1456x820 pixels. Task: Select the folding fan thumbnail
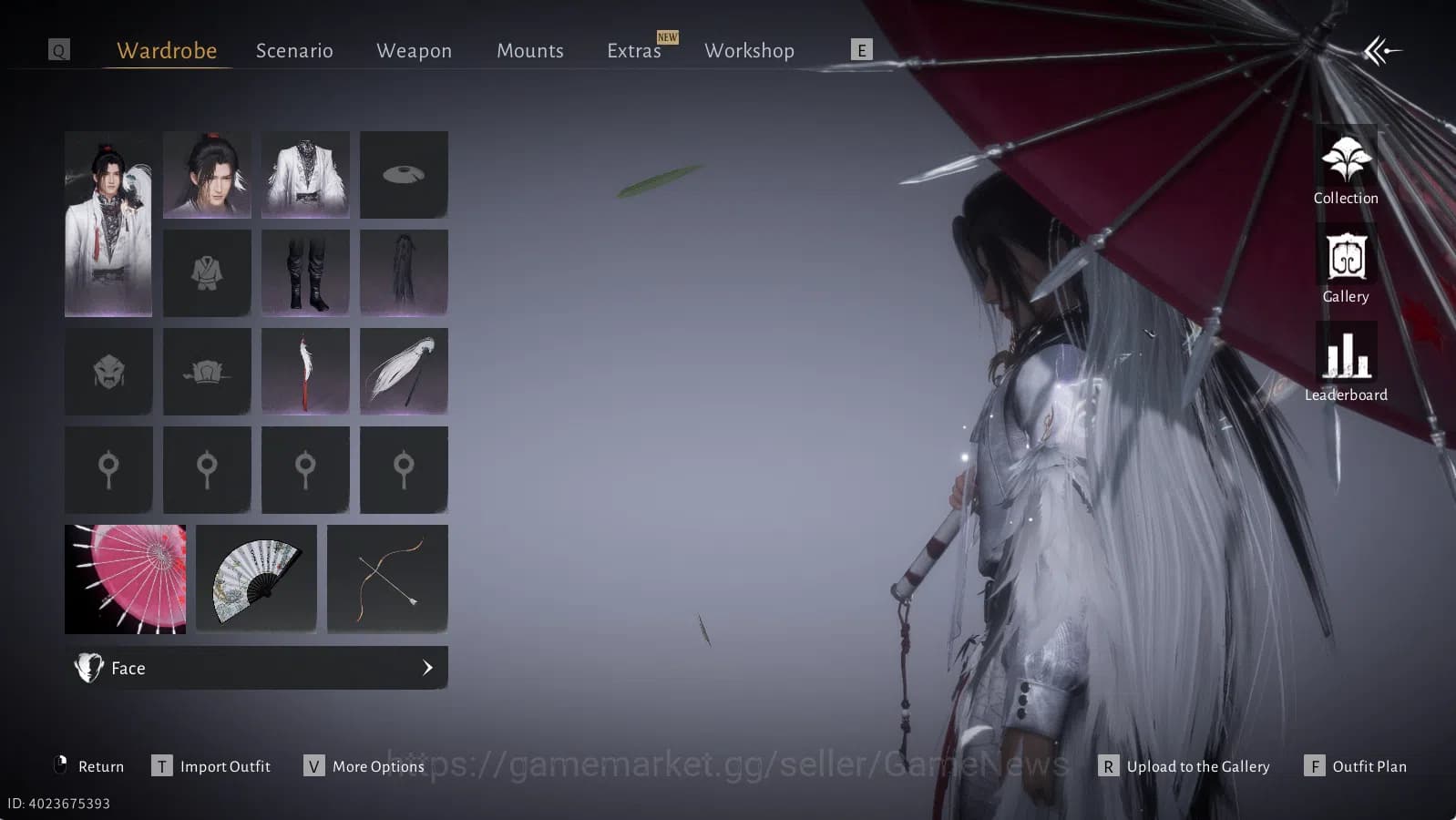256,579
